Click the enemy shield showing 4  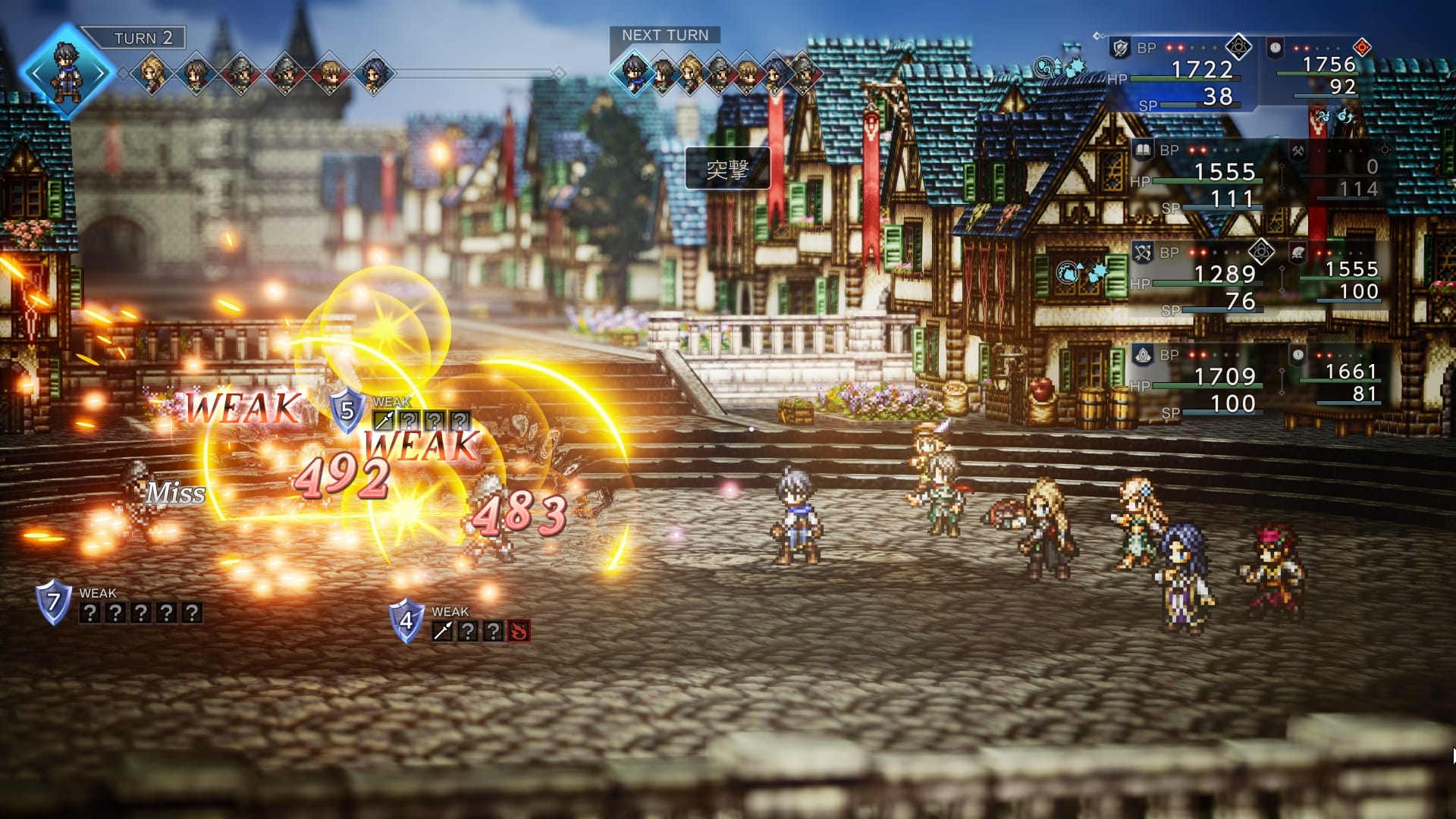406,621
